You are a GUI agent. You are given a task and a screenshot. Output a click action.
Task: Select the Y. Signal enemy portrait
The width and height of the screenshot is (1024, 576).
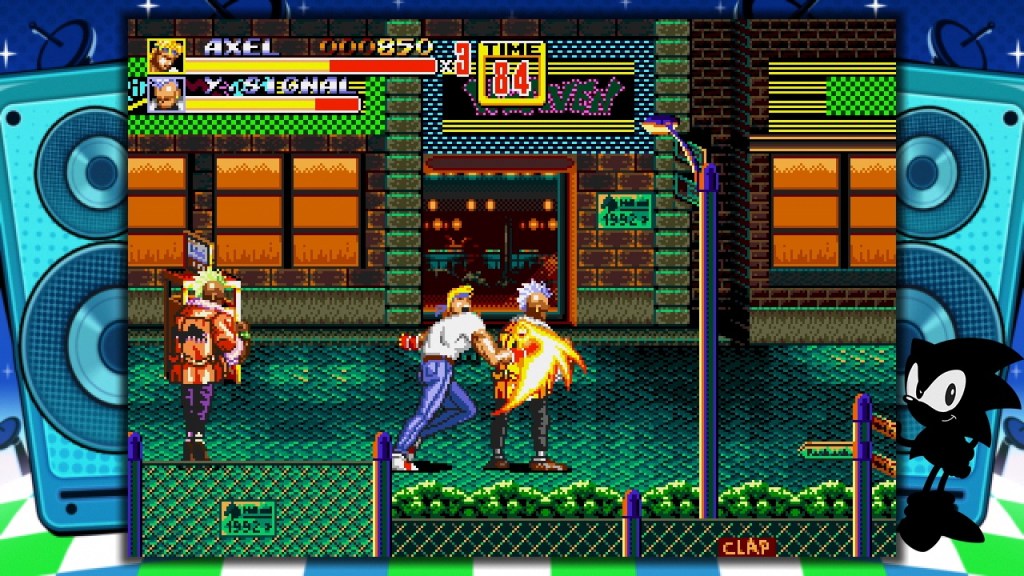pos(166,95)
